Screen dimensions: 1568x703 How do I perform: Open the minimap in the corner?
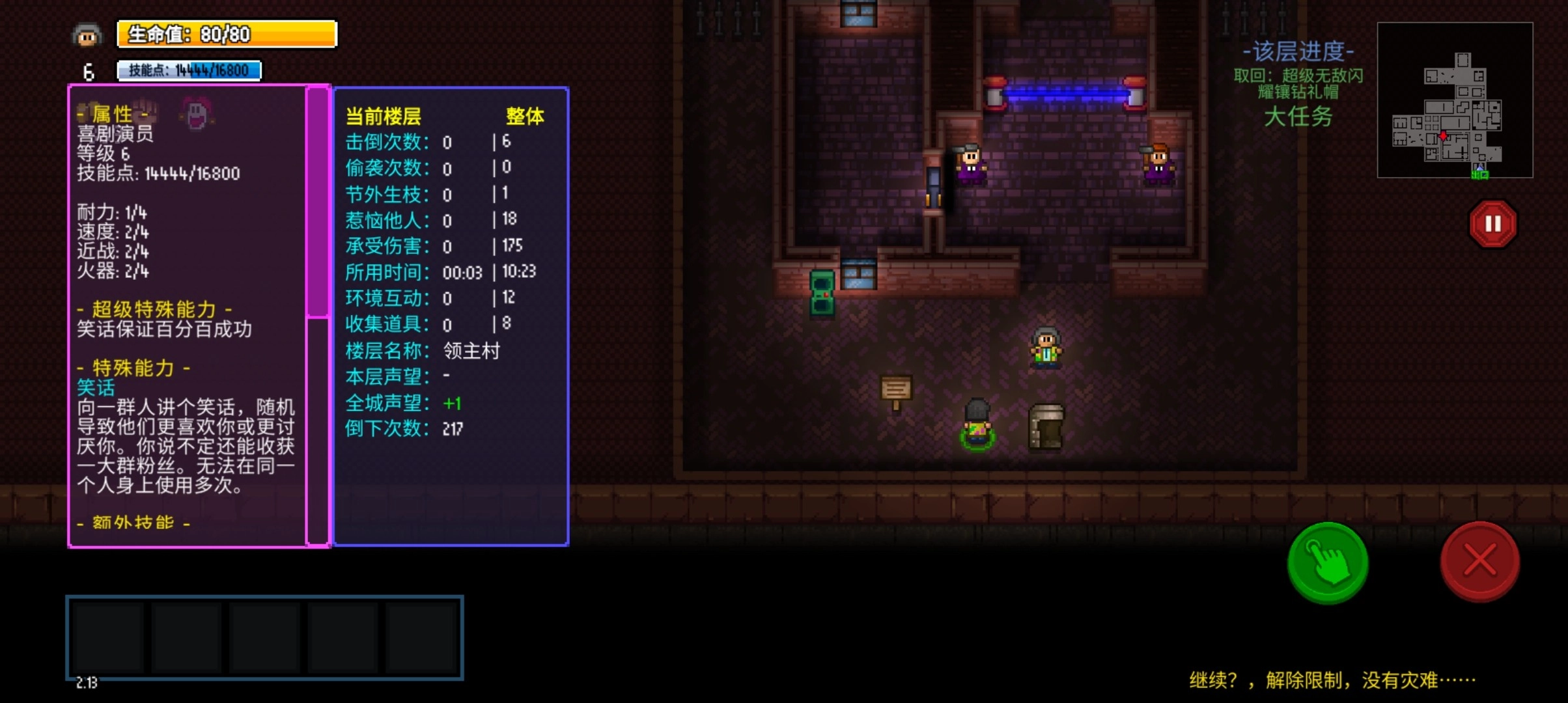pyautogui.click(x=1455, y=100)
